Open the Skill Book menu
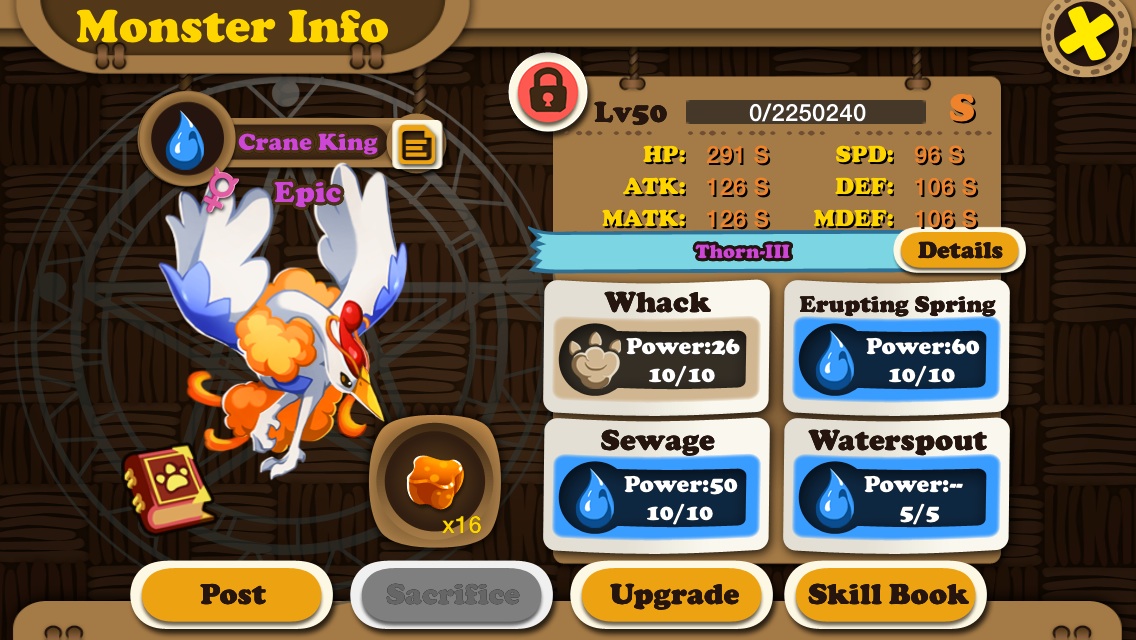 coord(887,595)
